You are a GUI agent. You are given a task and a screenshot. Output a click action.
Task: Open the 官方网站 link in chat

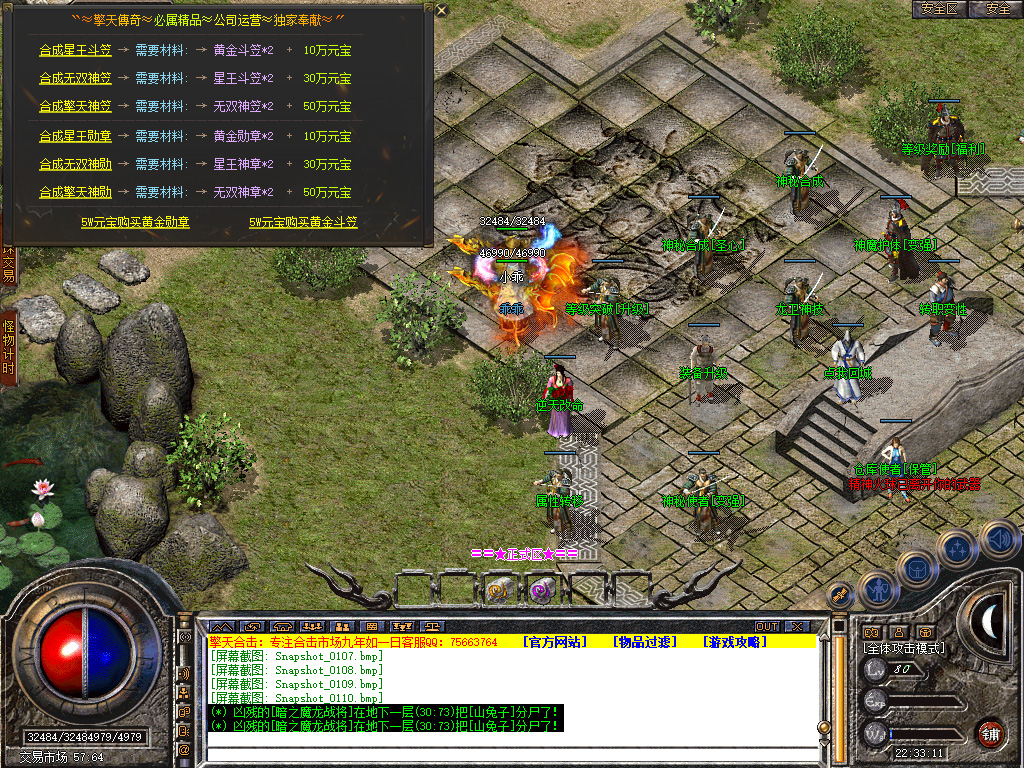coord(559,642)
